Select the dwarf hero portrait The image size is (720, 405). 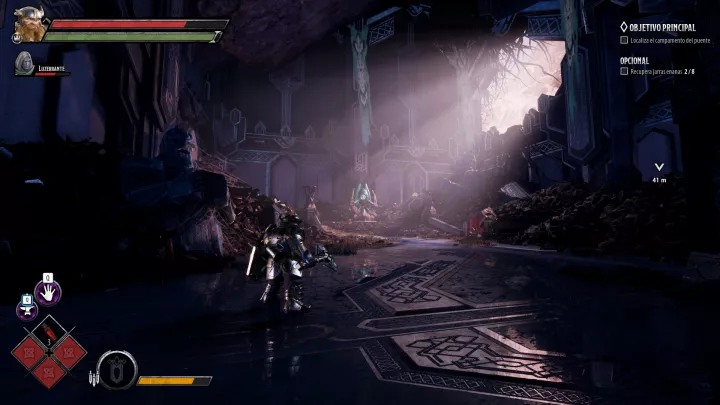(x=30, y=24)
